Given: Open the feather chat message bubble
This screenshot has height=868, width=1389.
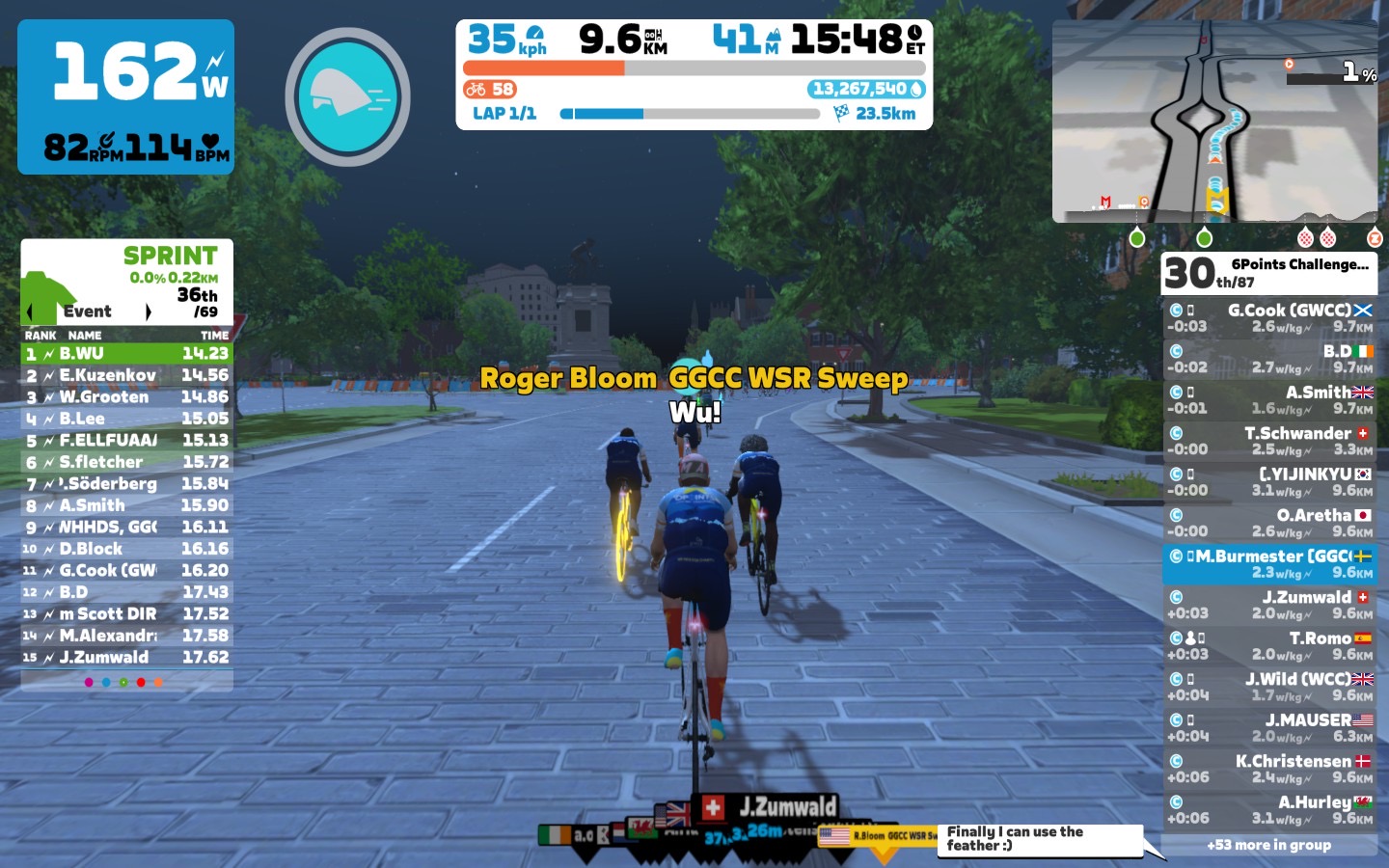Looking at the screenshot, I should (x=1039, y=839).
